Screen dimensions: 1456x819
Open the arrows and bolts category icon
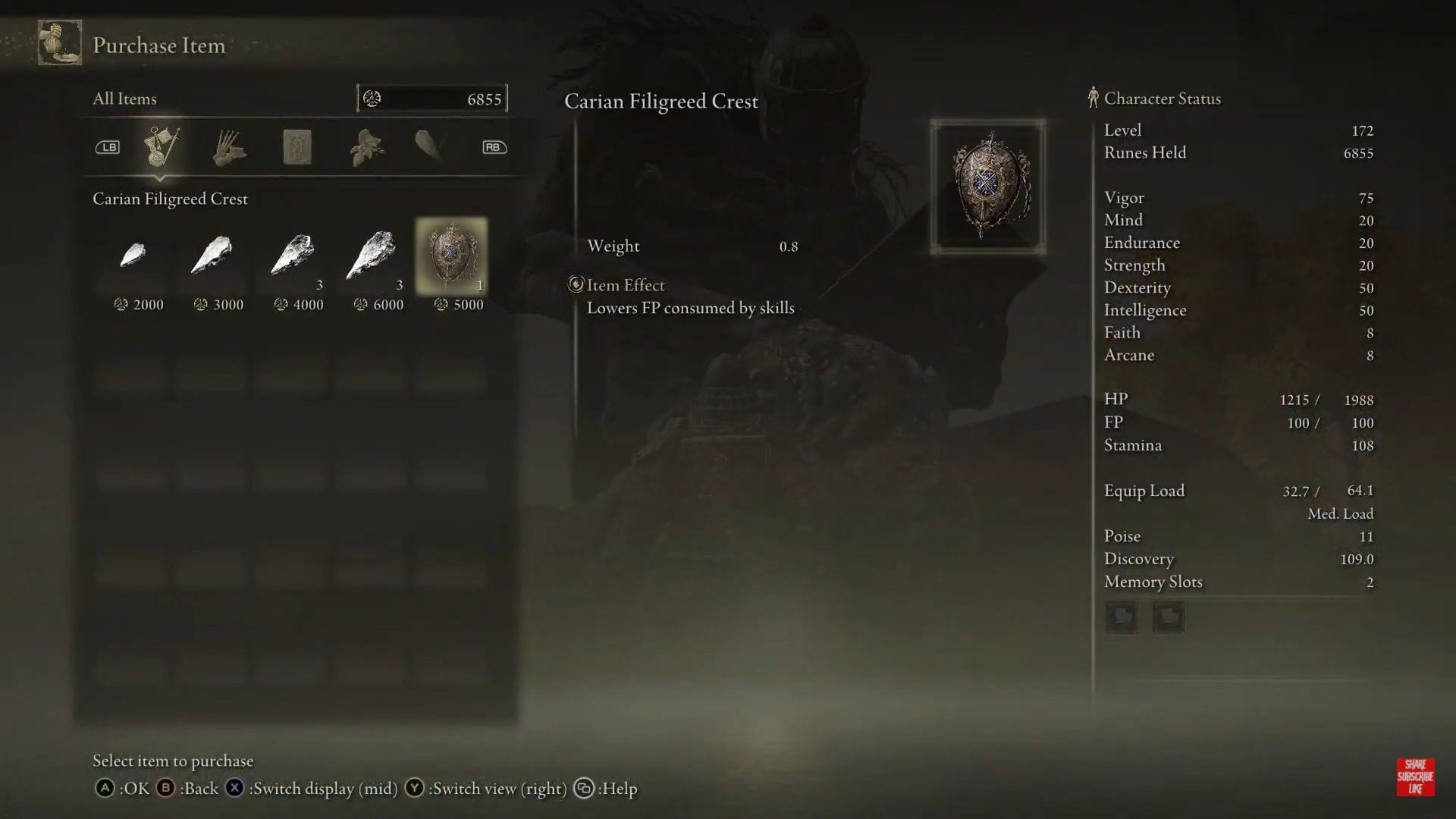click(229, 146)
